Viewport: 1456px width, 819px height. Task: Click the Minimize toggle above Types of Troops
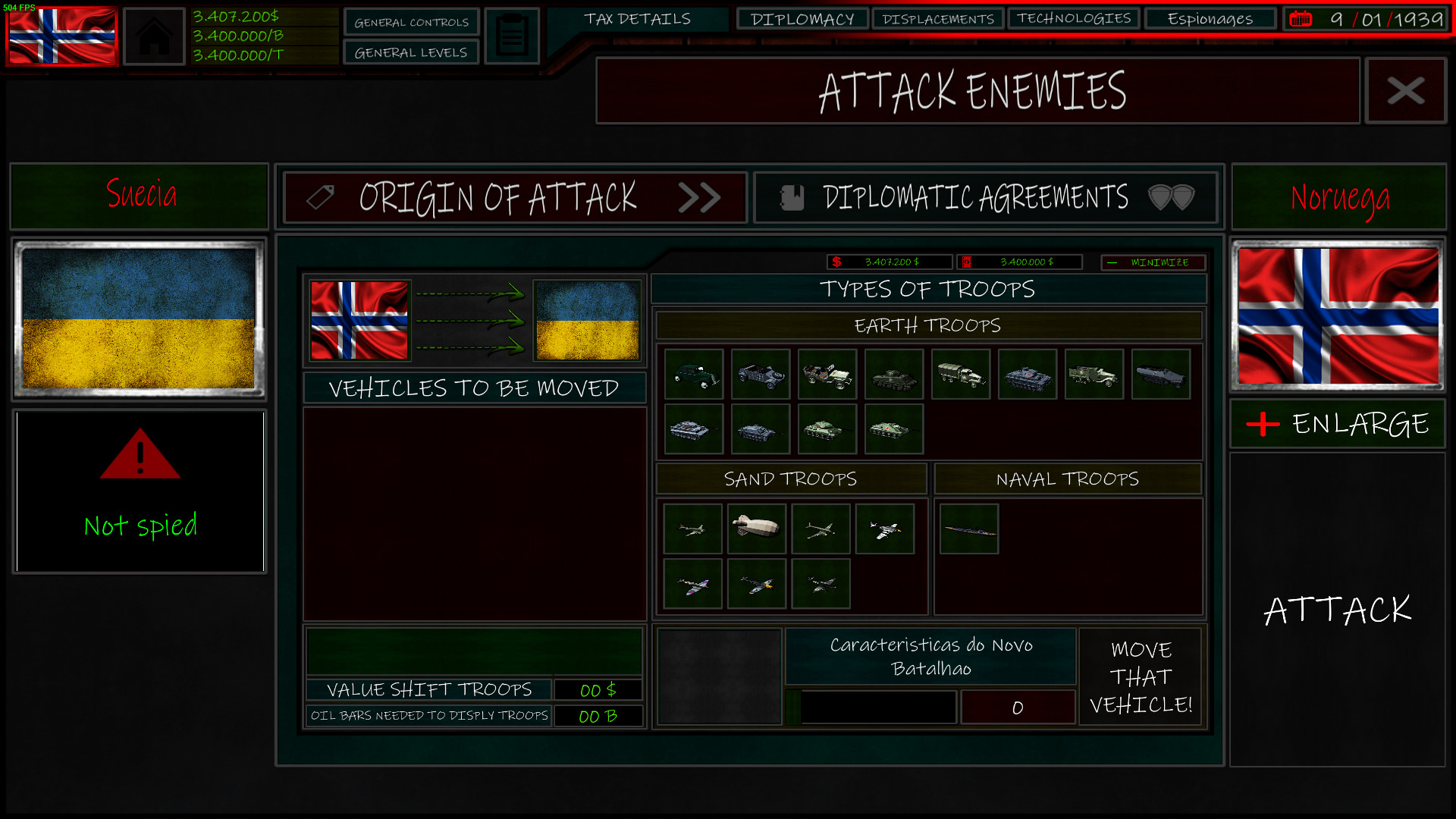[x=1153, y=262]
